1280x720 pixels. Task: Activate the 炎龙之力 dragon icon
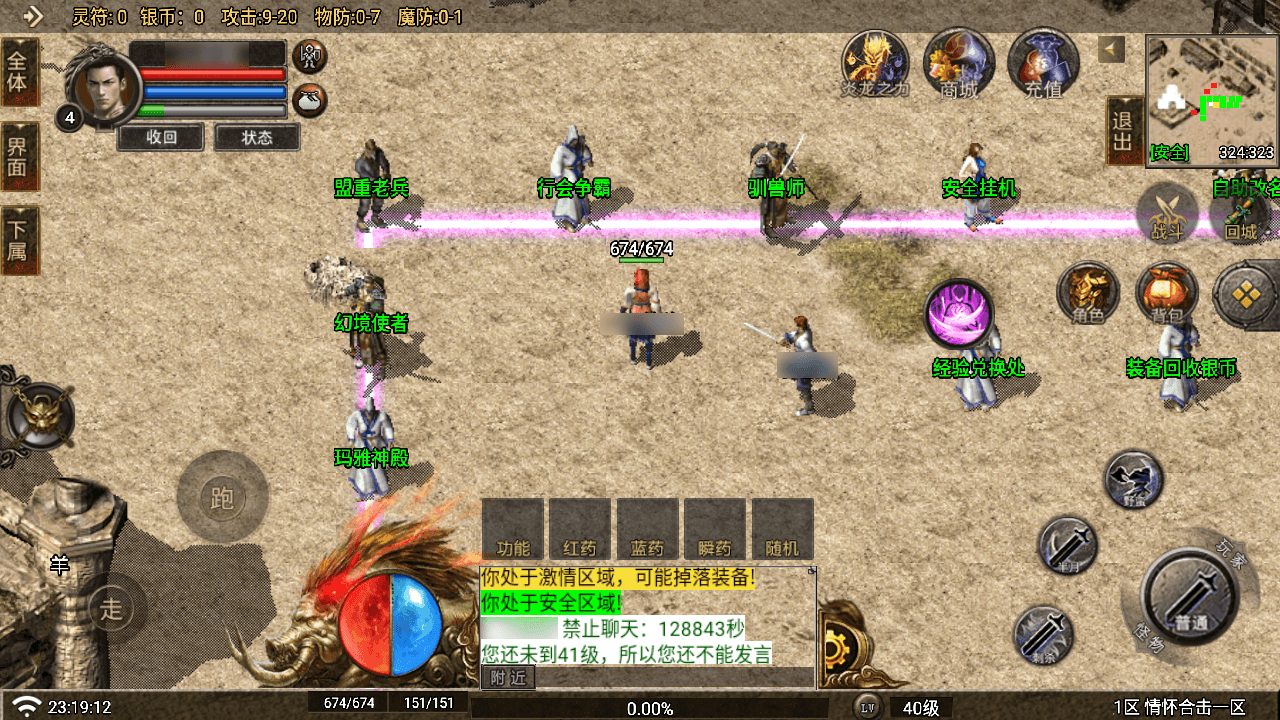[x=875, y=62]
